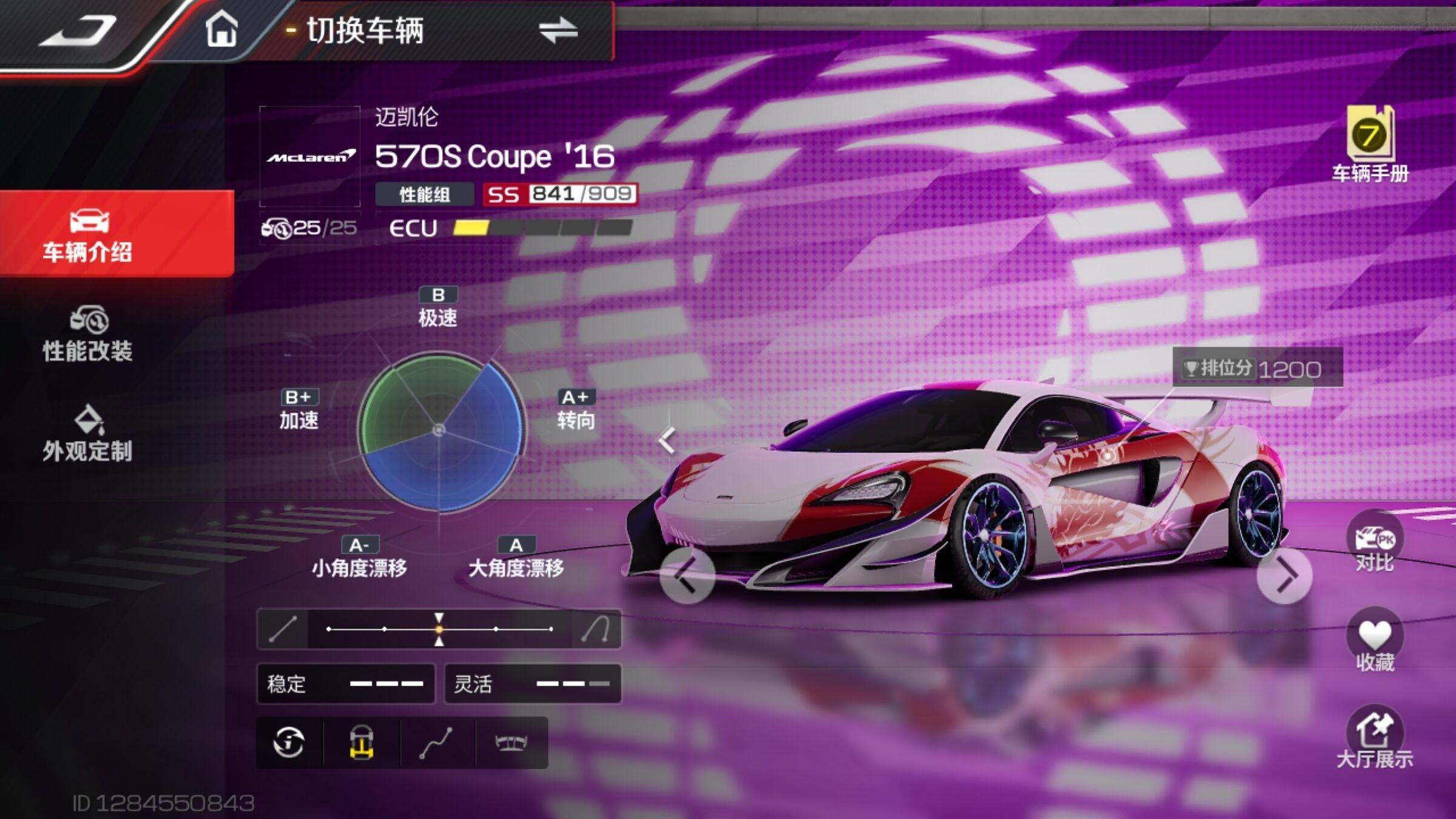The width and height of the screenshot is (1456, 819).
Task: Choose the curve graph icon in toolbar
Action: coord(436,743)
